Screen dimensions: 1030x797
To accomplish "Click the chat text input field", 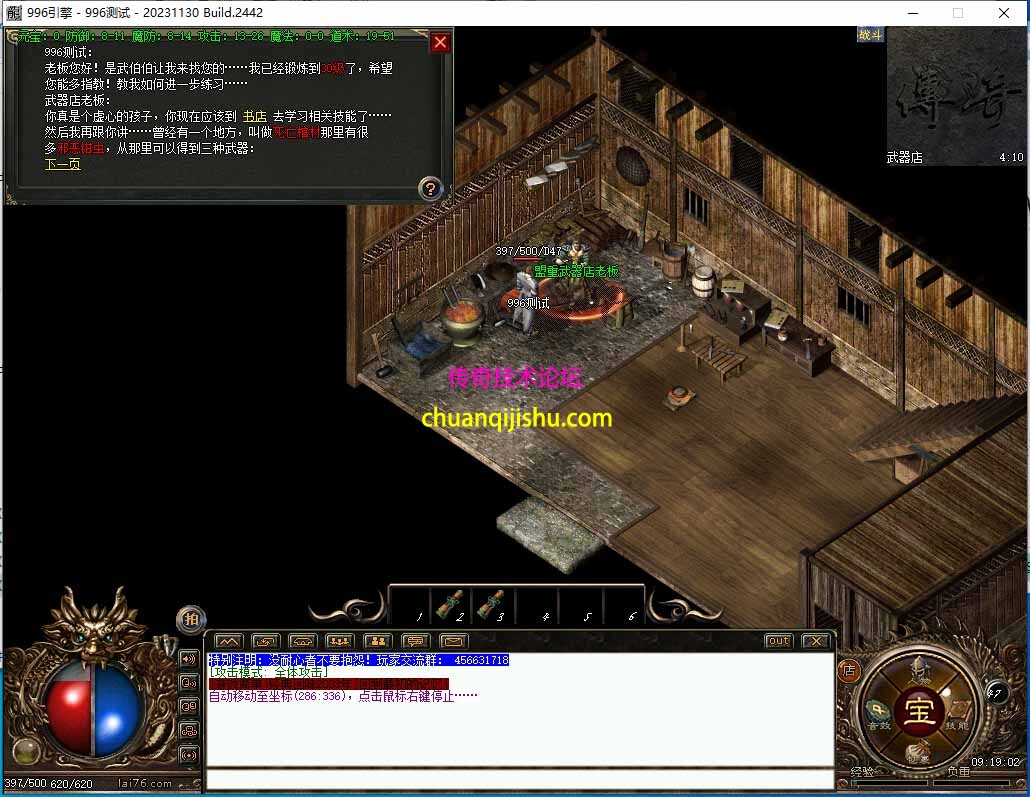I will (x=520, y=779).
